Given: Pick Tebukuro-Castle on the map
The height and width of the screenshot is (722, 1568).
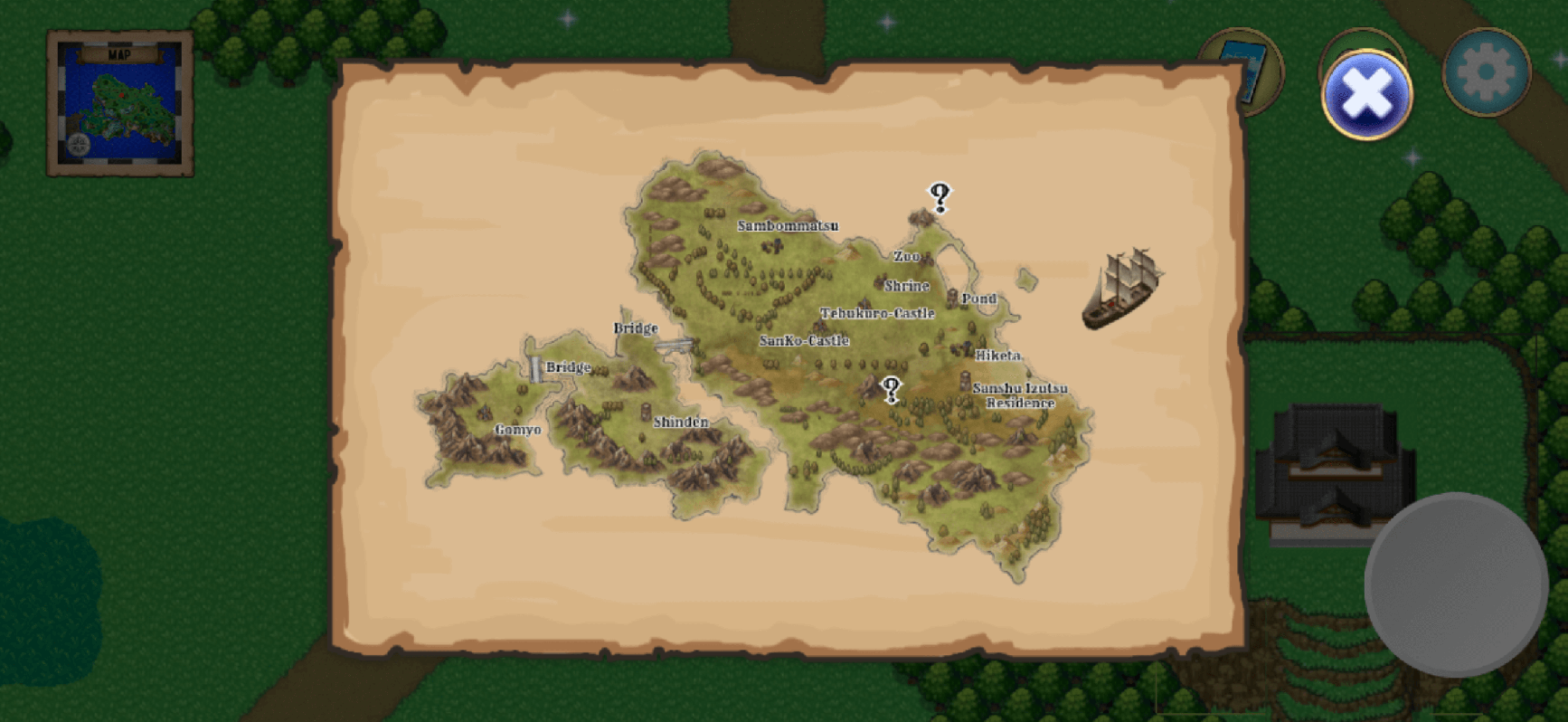Looking at the screenshot, I should (x=876, y=313).
